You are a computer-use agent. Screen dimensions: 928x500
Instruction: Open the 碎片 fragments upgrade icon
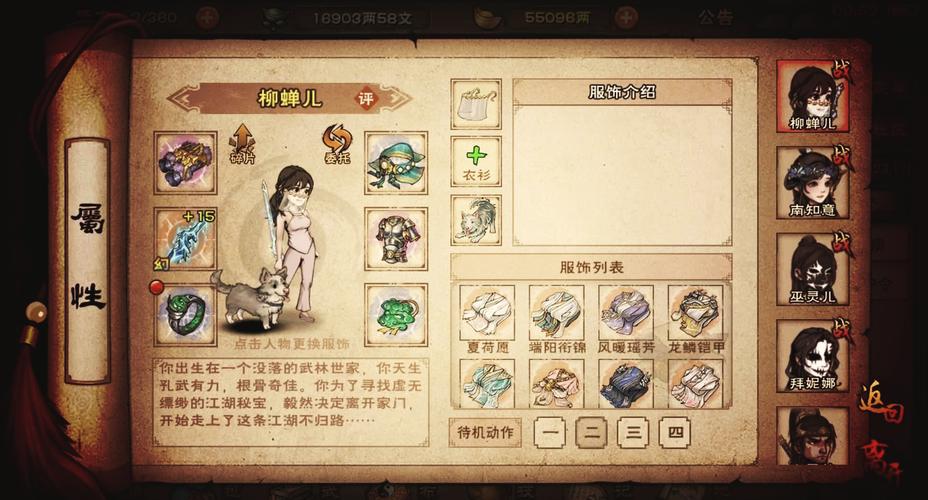(242, 143)
